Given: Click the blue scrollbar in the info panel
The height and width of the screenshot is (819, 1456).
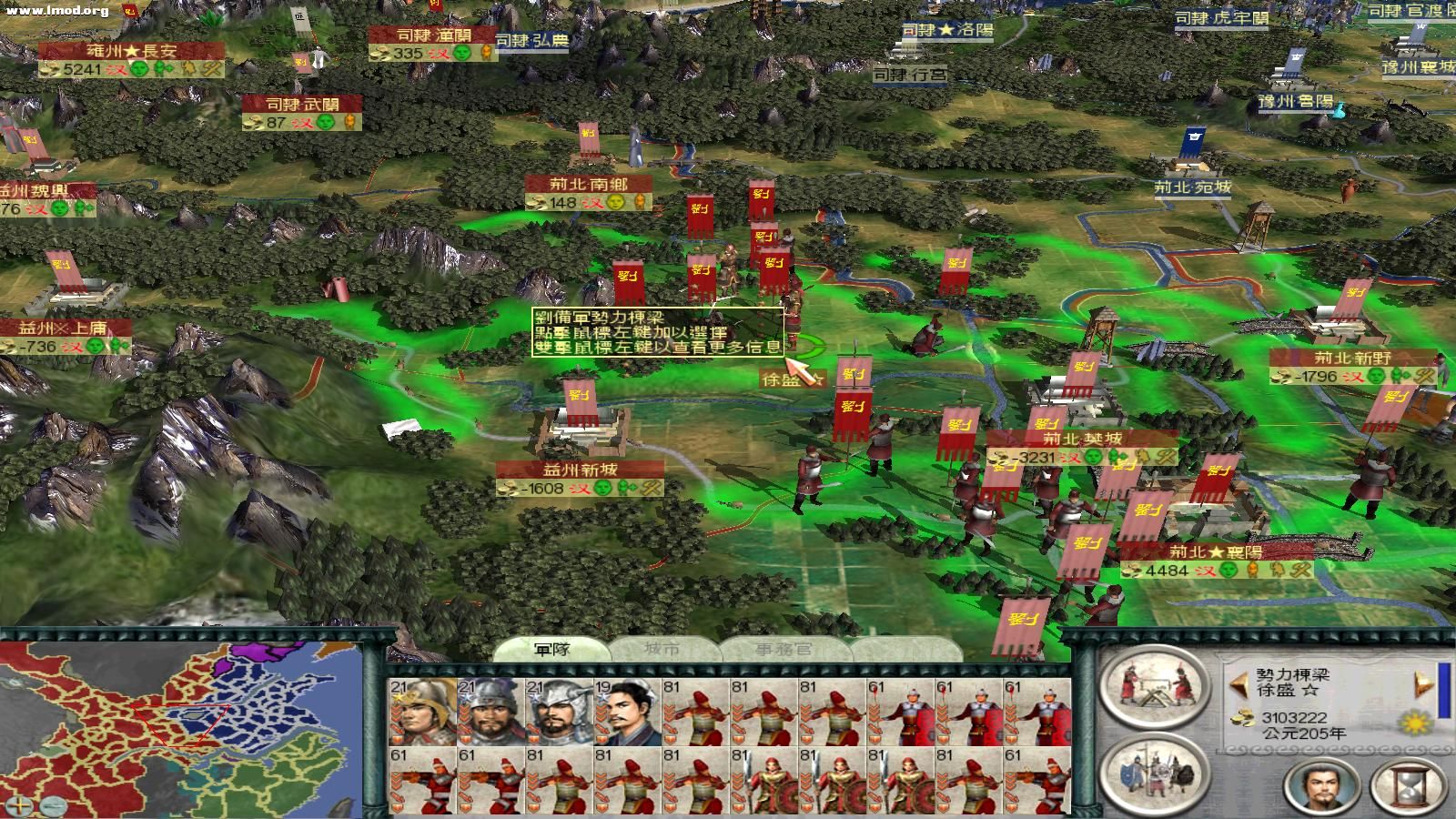Looking at the screenshot, I should (1442, 689).
